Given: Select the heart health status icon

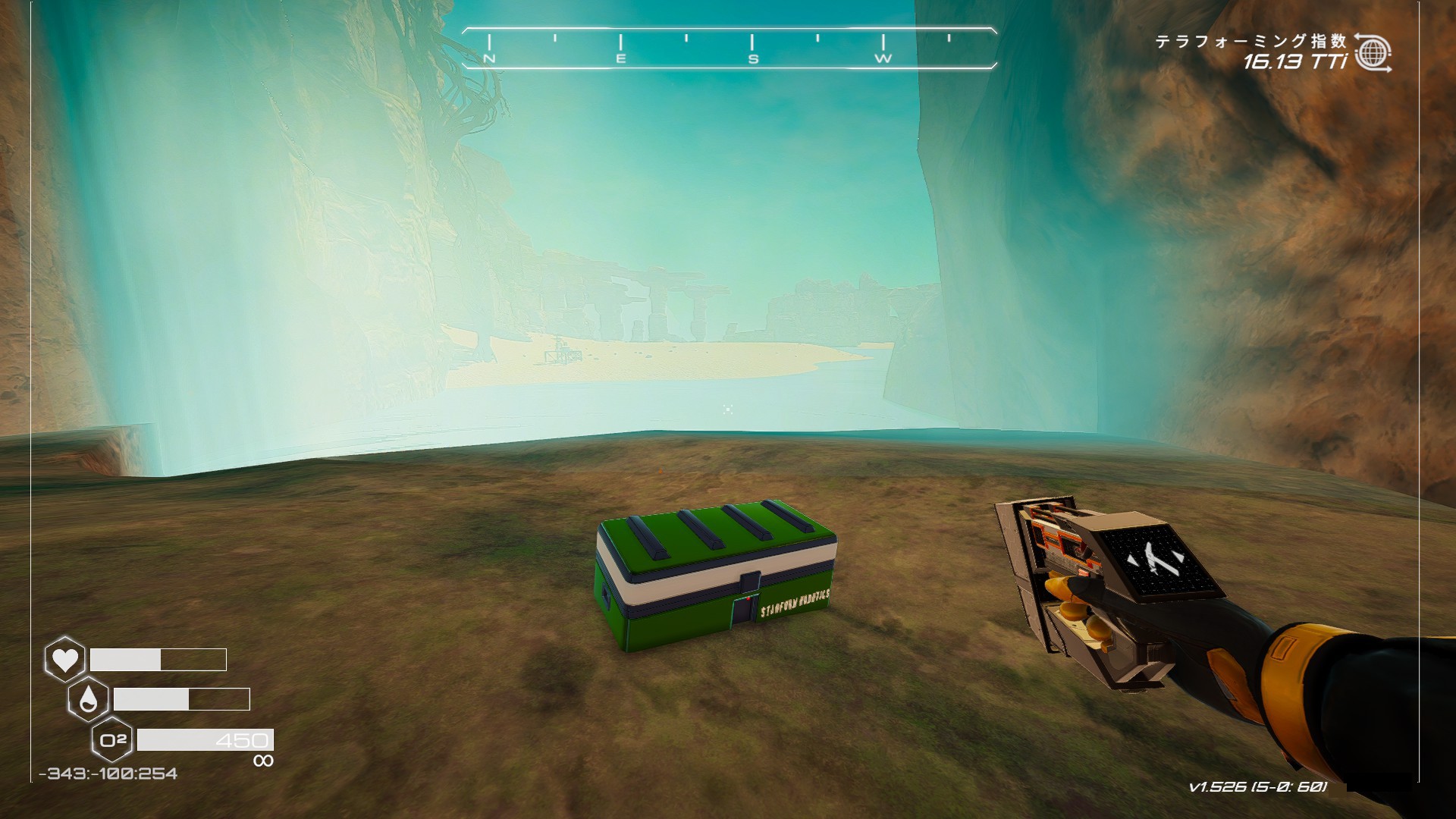Looking at the screenshot, I should point(64,659).
